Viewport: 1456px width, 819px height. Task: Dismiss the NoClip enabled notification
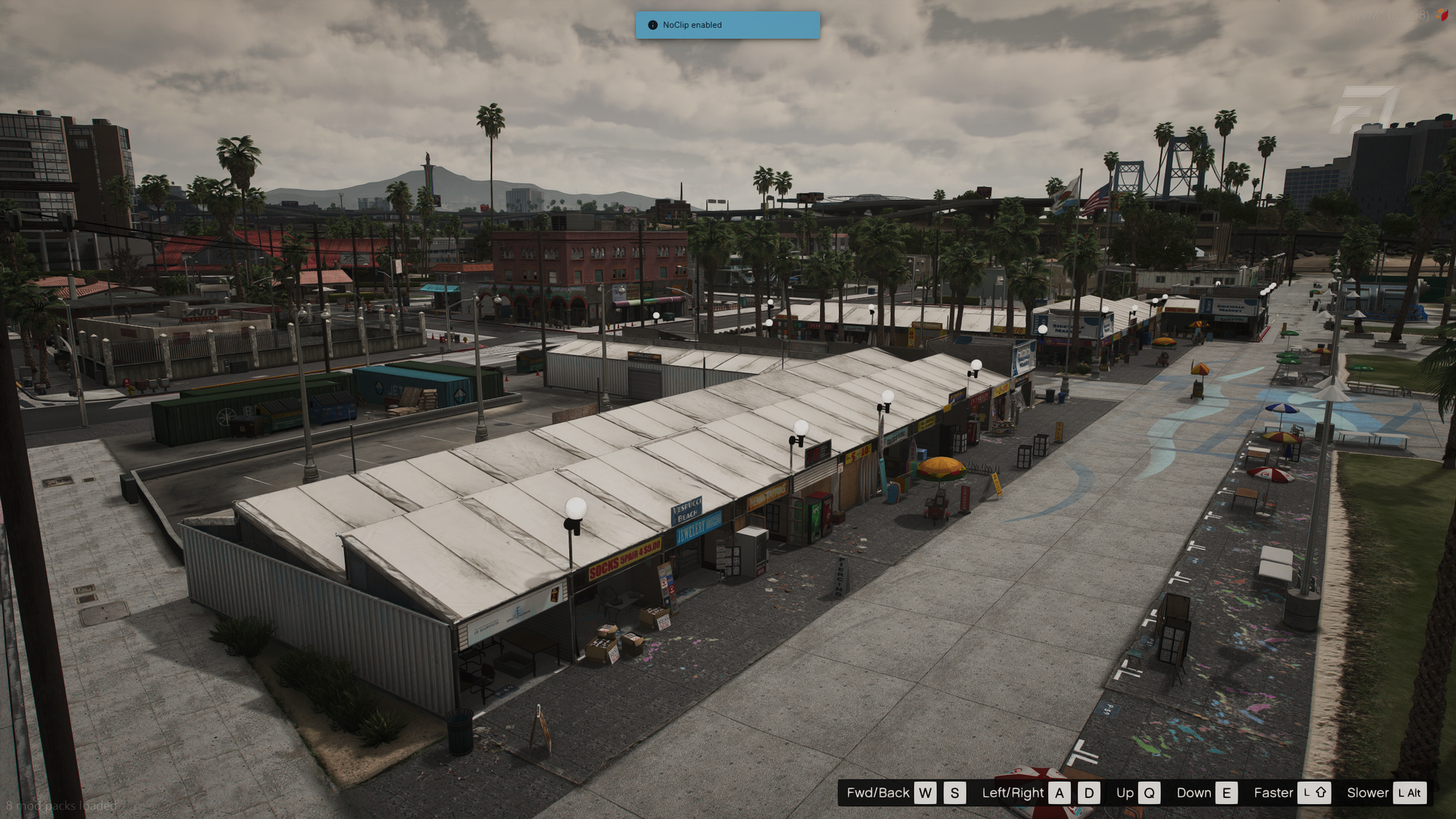tap(727, 25)
